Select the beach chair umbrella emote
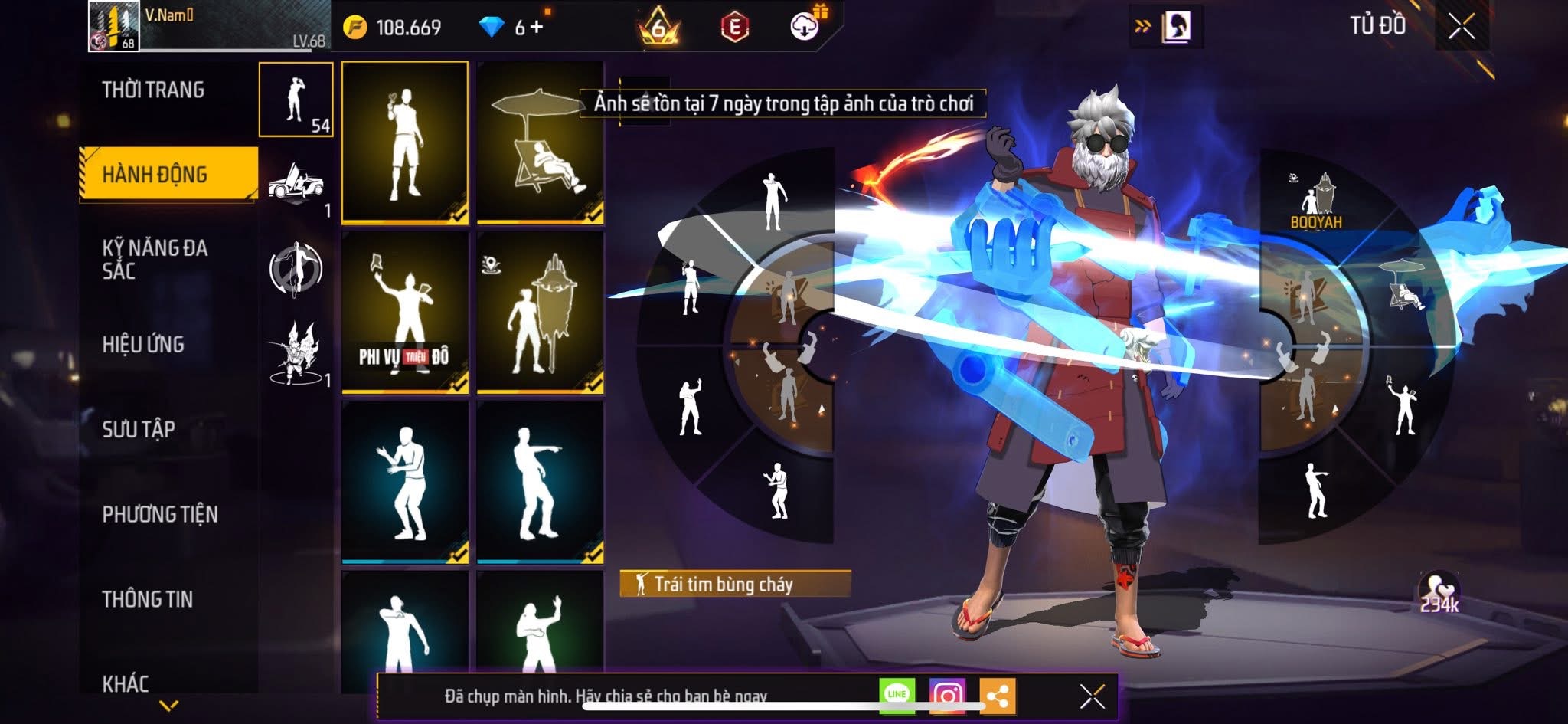1568x724 pixels. point(540,144)
